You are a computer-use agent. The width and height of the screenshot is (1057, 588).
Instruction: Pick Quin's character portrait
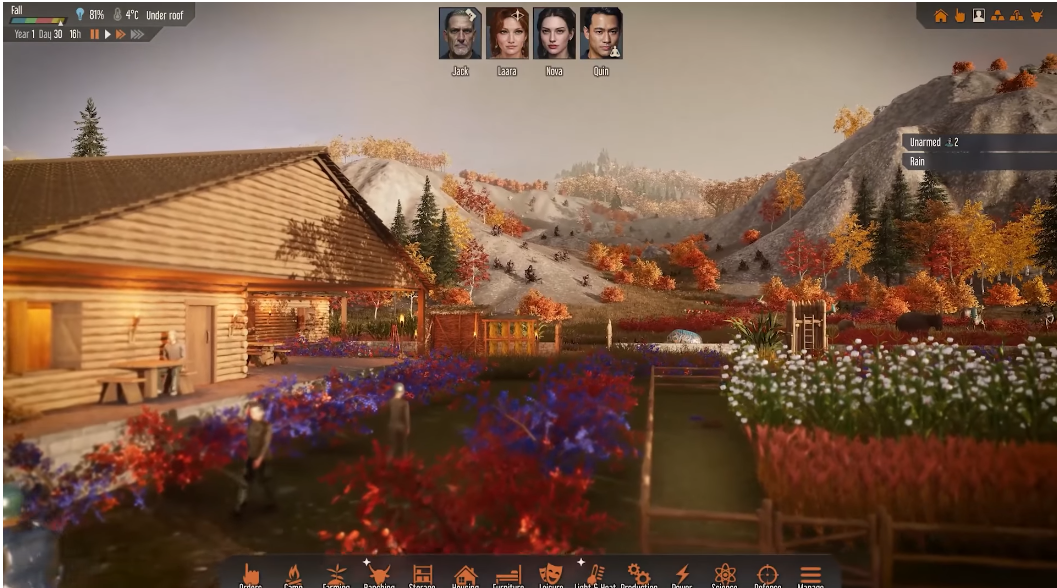coord(600,34)
